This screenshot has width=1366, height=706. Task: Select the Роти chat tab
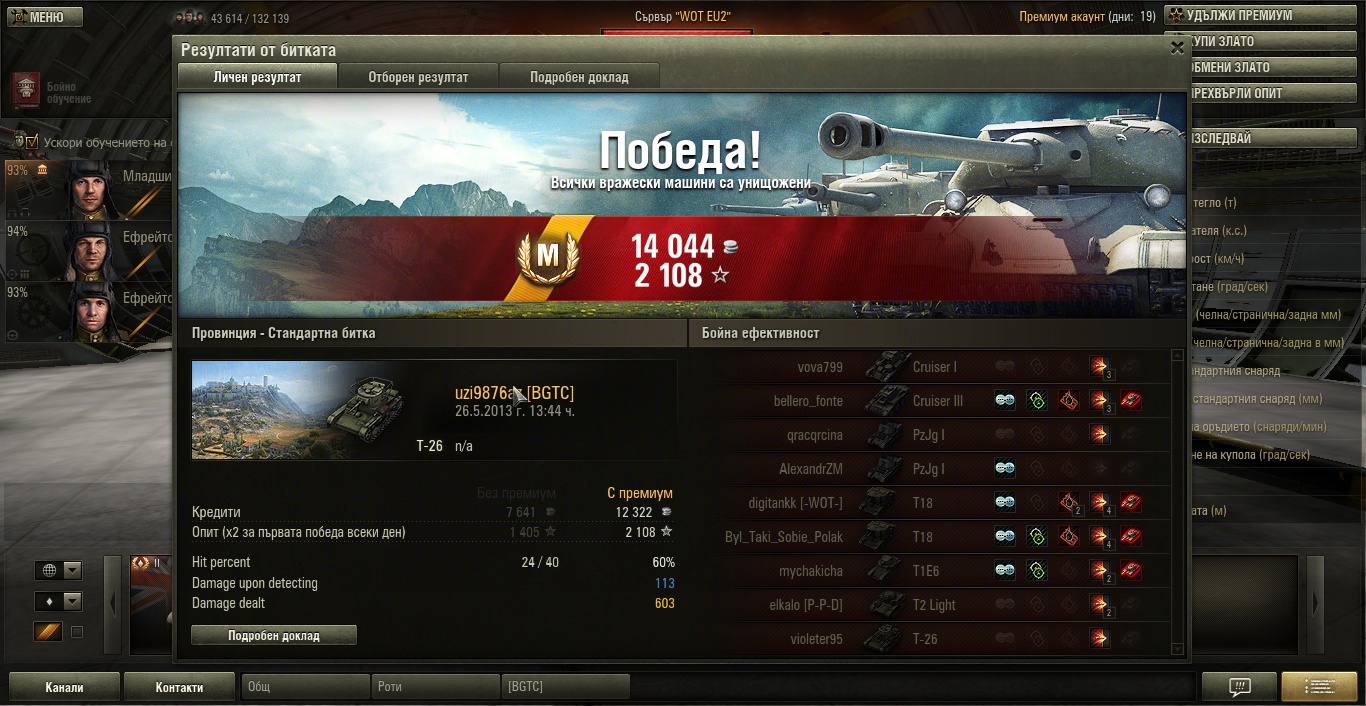coord(435,687)
